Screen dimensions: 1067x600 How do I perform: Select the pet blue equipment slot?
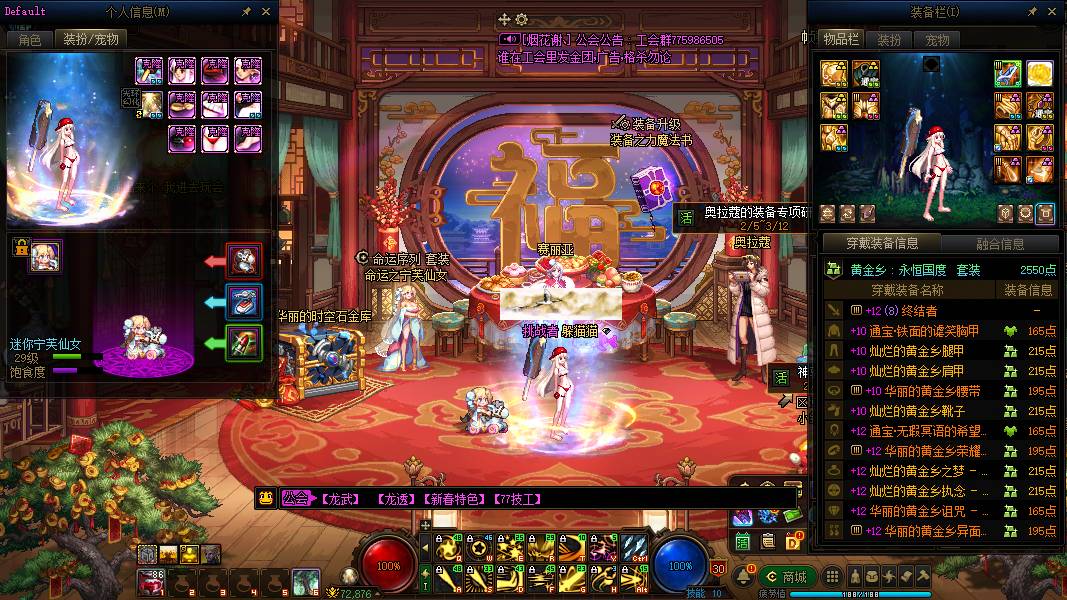coord(244,302)
